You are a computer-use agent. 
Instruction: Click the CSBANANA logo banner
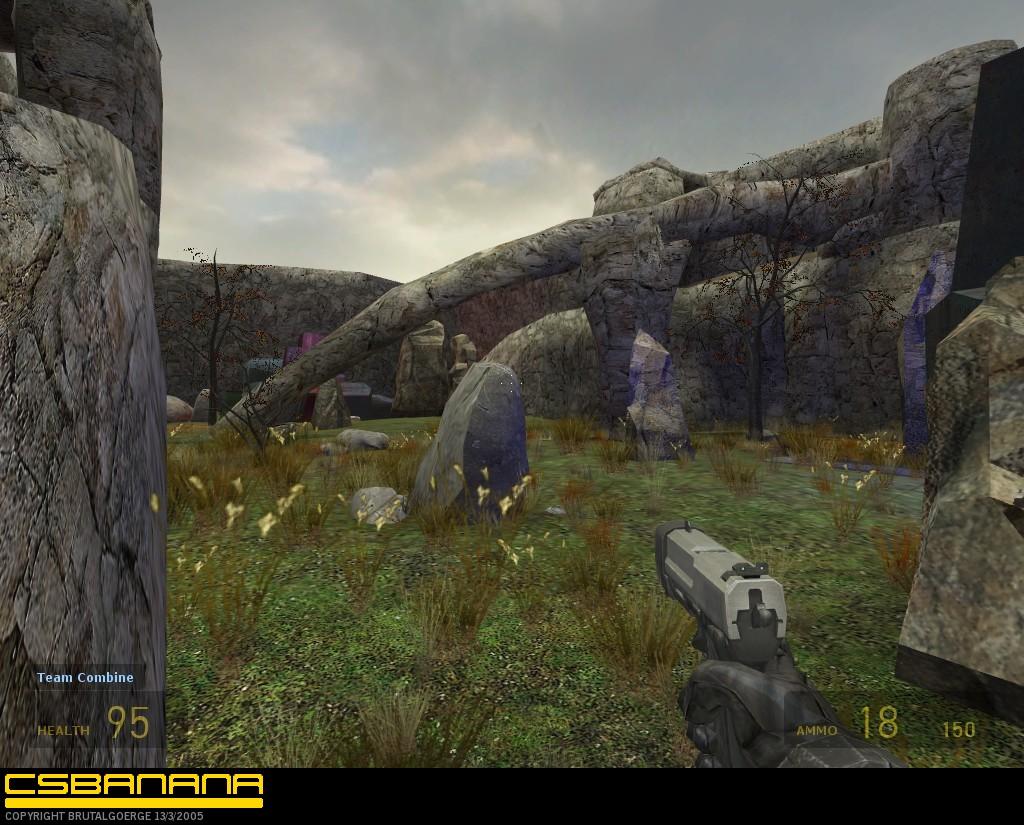[133, 788]
